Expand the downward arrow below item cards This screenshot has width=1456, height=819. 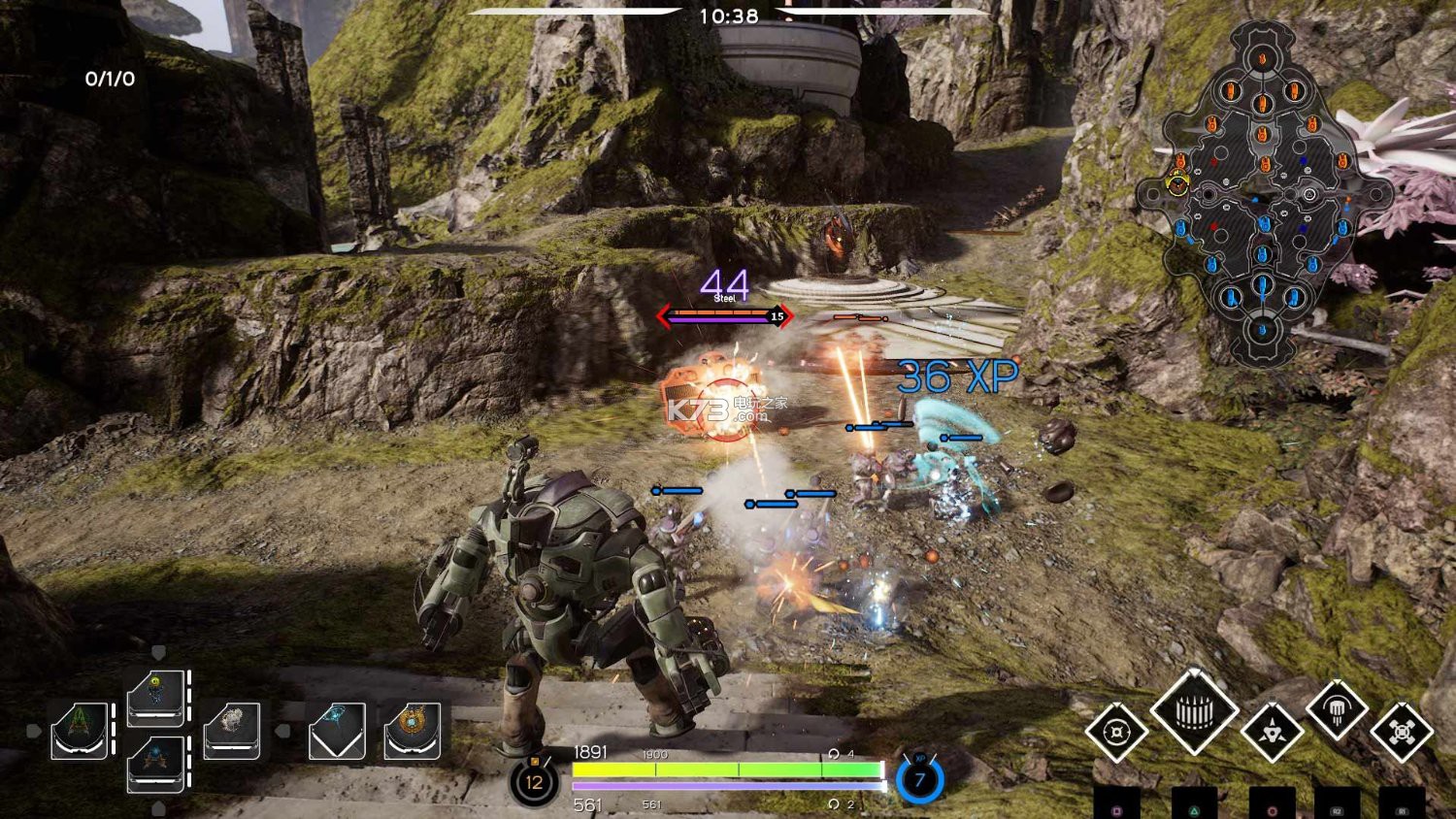(158, 806)
